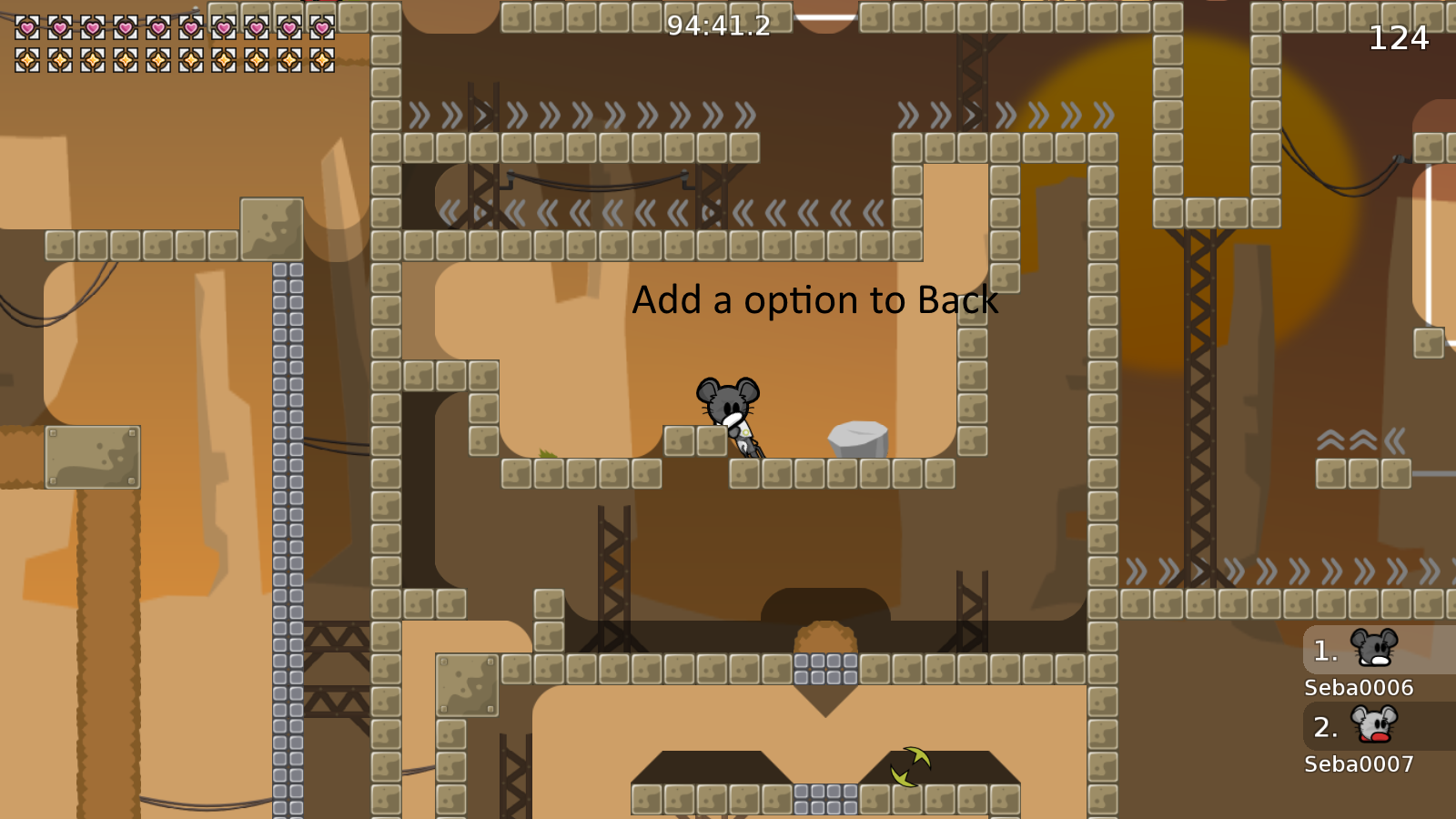Click Seba0006's grey mouse avatar icon

point(1376,650)
